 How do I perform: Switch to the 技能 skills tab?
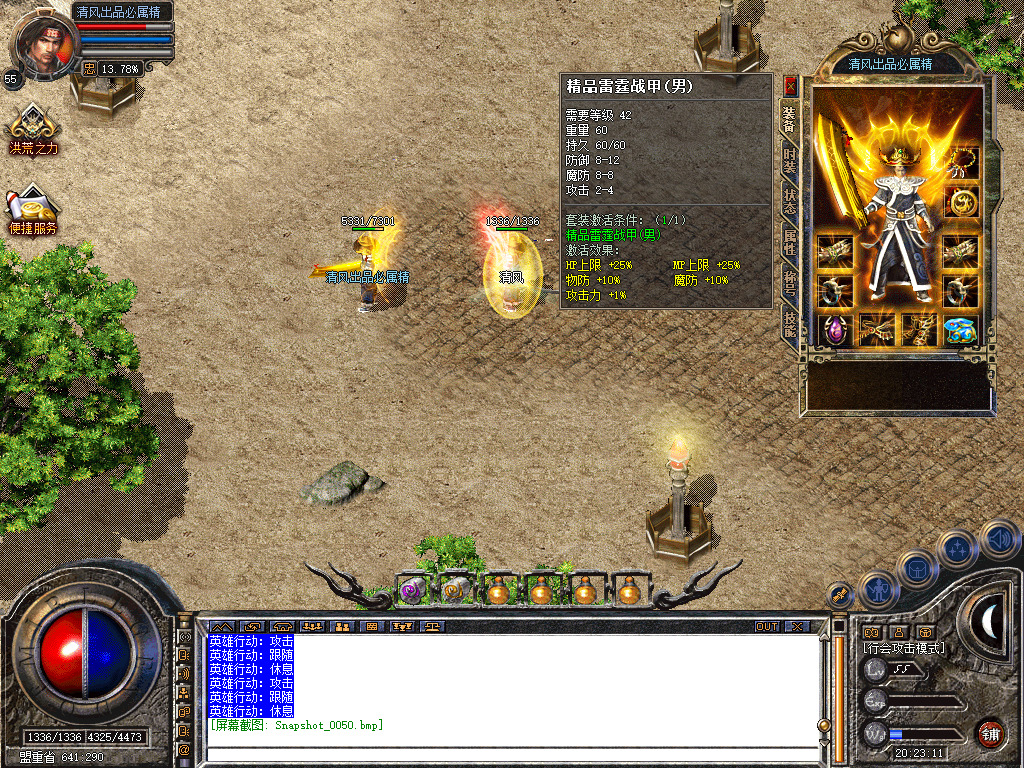[x=790, y=320]
